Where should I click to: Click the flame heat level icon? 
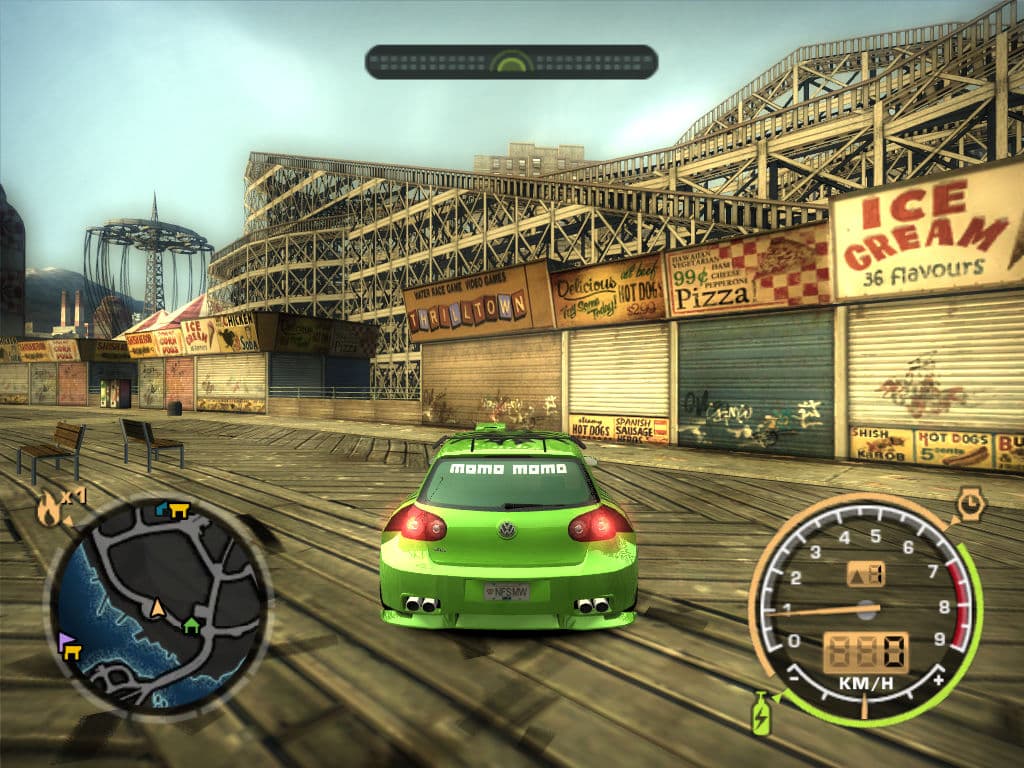(x=48, y=509)
